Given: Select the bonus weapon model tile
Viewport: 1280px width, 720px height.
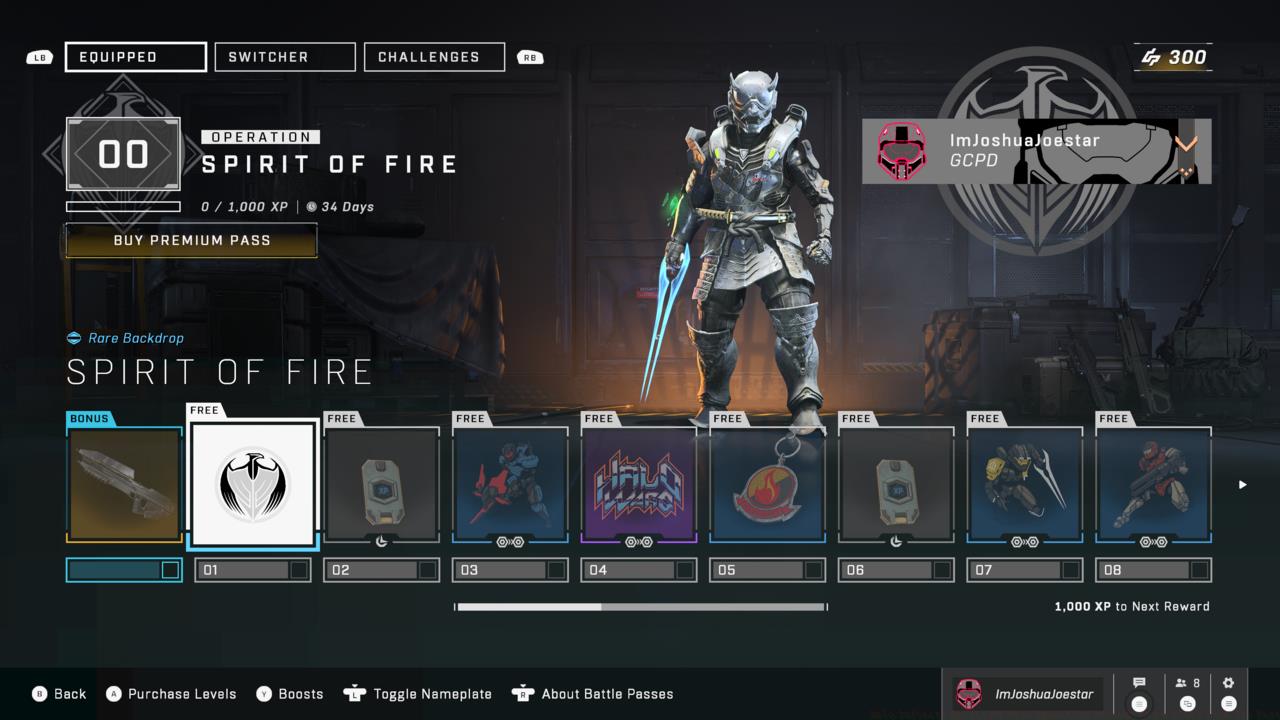Looking at the screenshot, I should [123, 484].
